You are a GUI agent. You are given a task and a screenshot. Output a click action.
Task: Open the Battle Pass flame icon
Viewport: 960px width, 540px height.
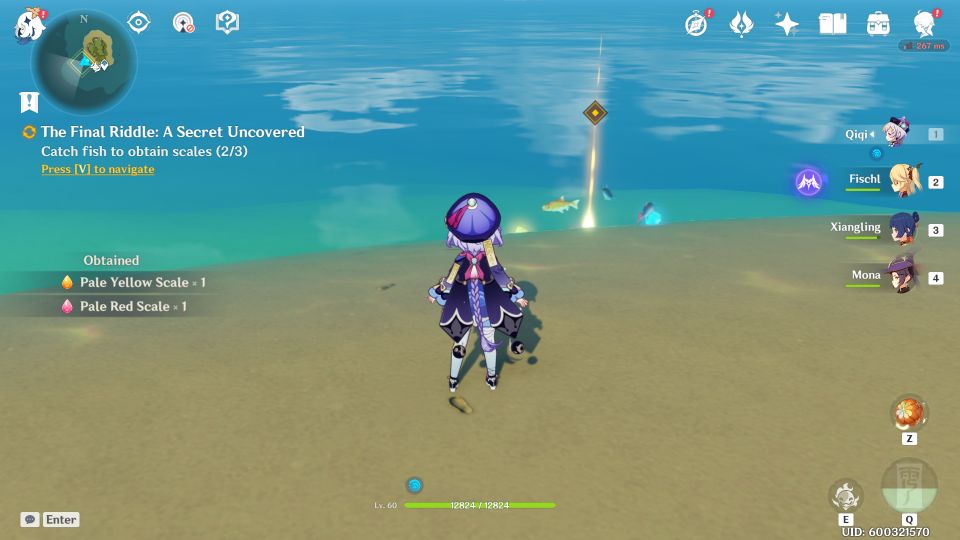(741, 24)
